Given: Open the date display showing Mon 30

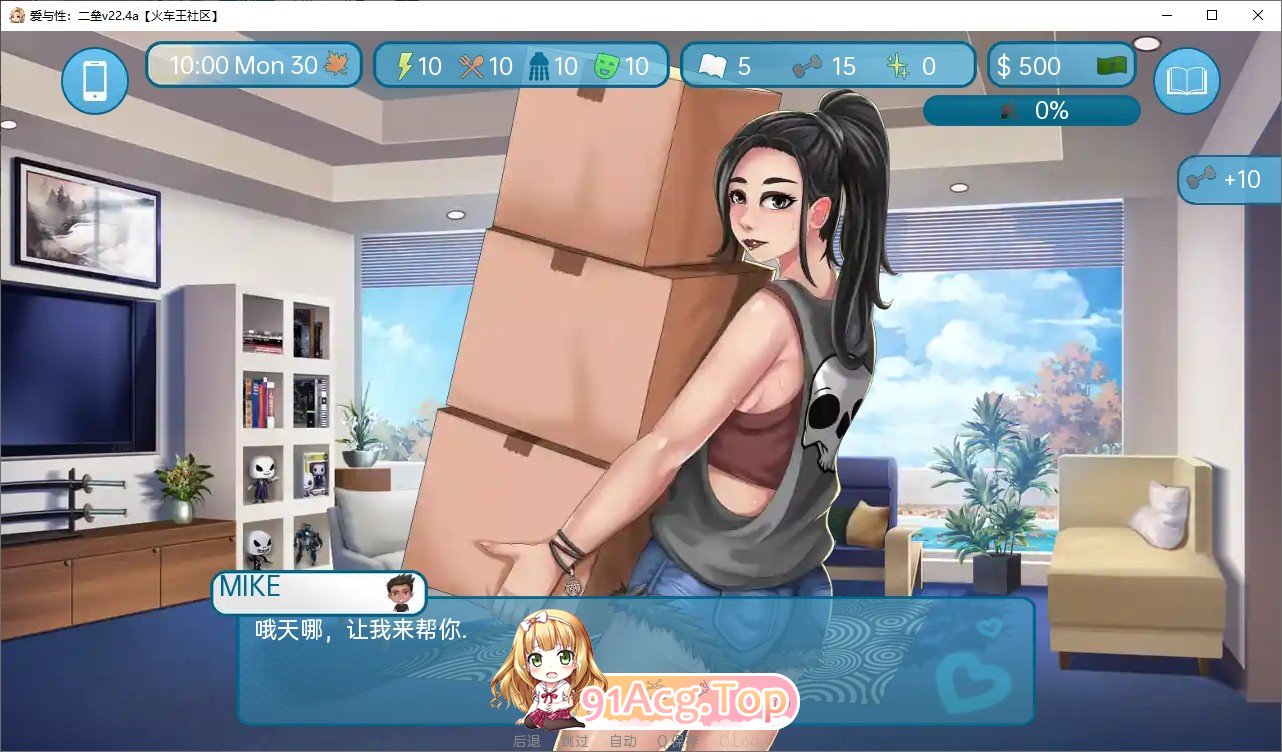Looking at the screenshot, I should pos(253,64).
